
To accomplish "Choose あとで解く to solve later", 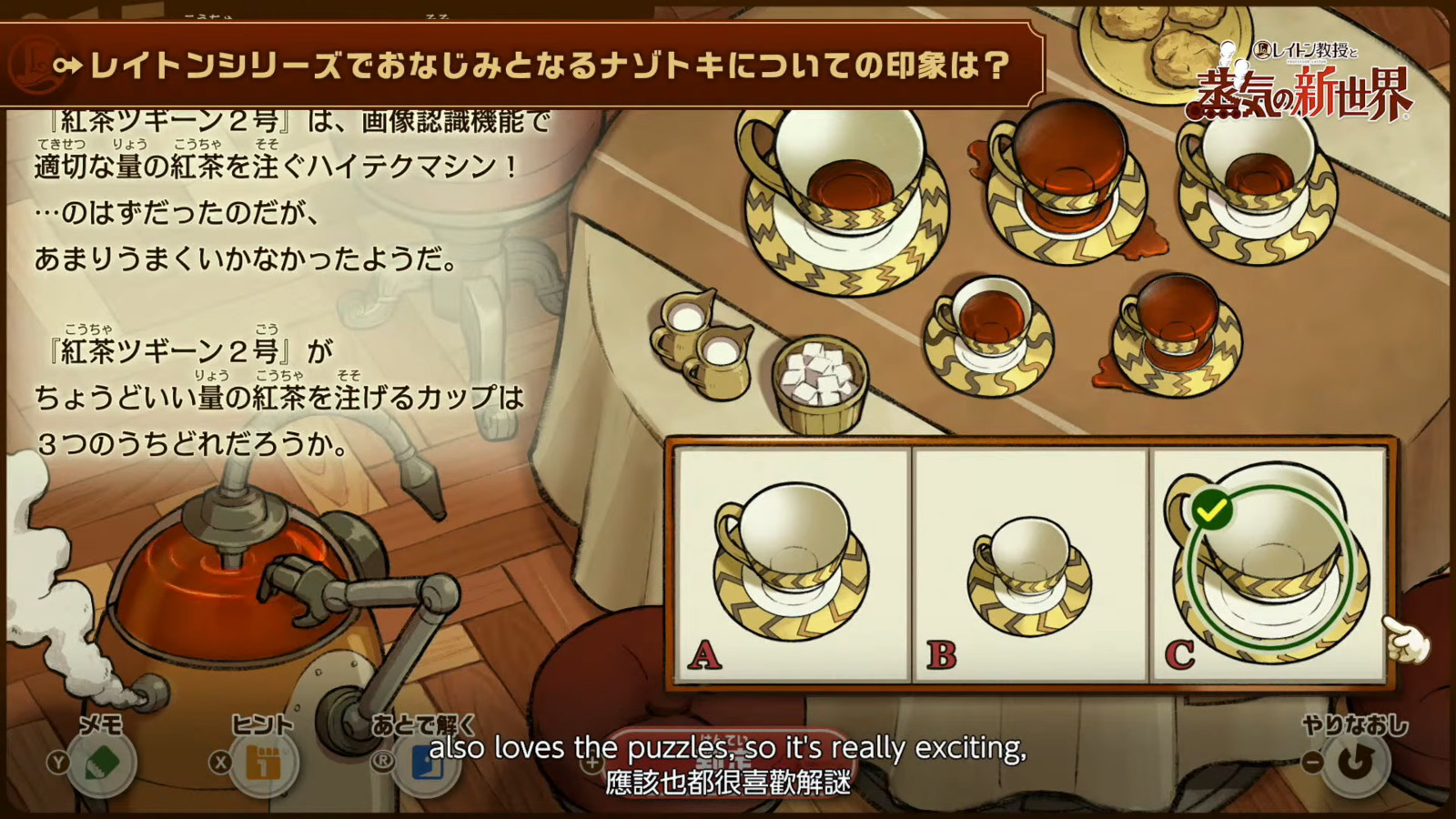I will coord(426,762).
